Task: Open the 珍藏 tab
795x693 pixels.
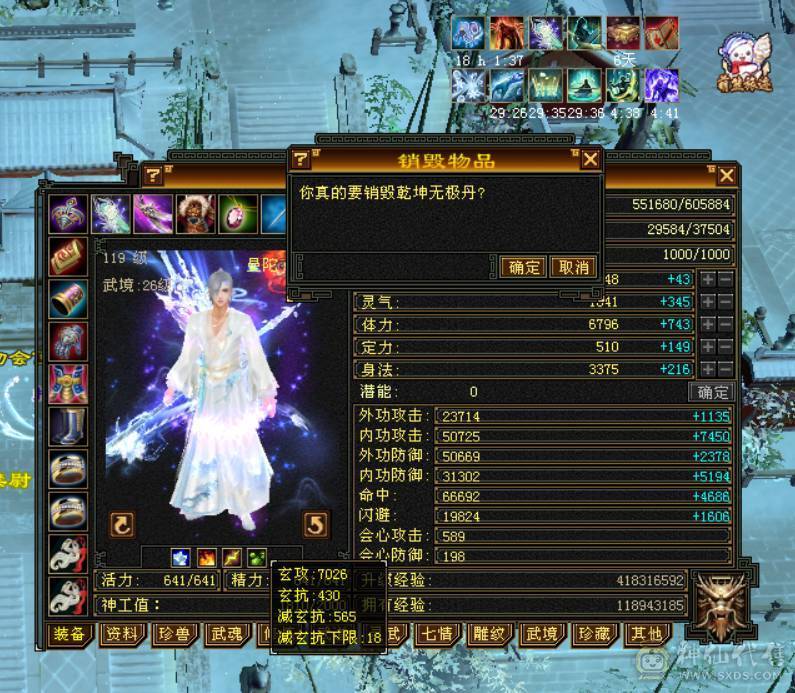Action: click(x=594, y=634)
